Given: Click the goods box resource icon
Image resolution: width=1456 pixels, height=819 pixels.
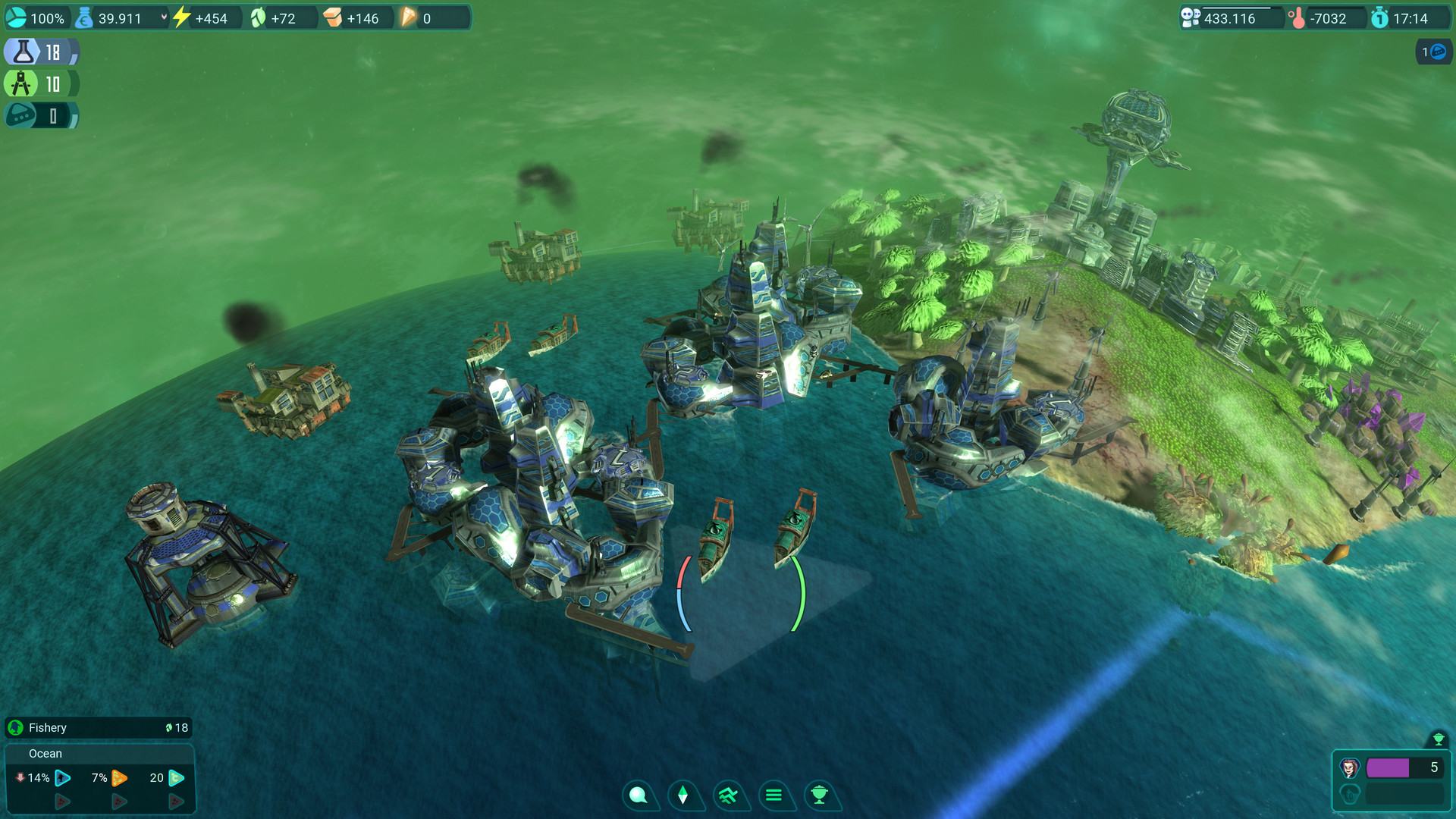Looking at the screenshot, I should 333,17.
